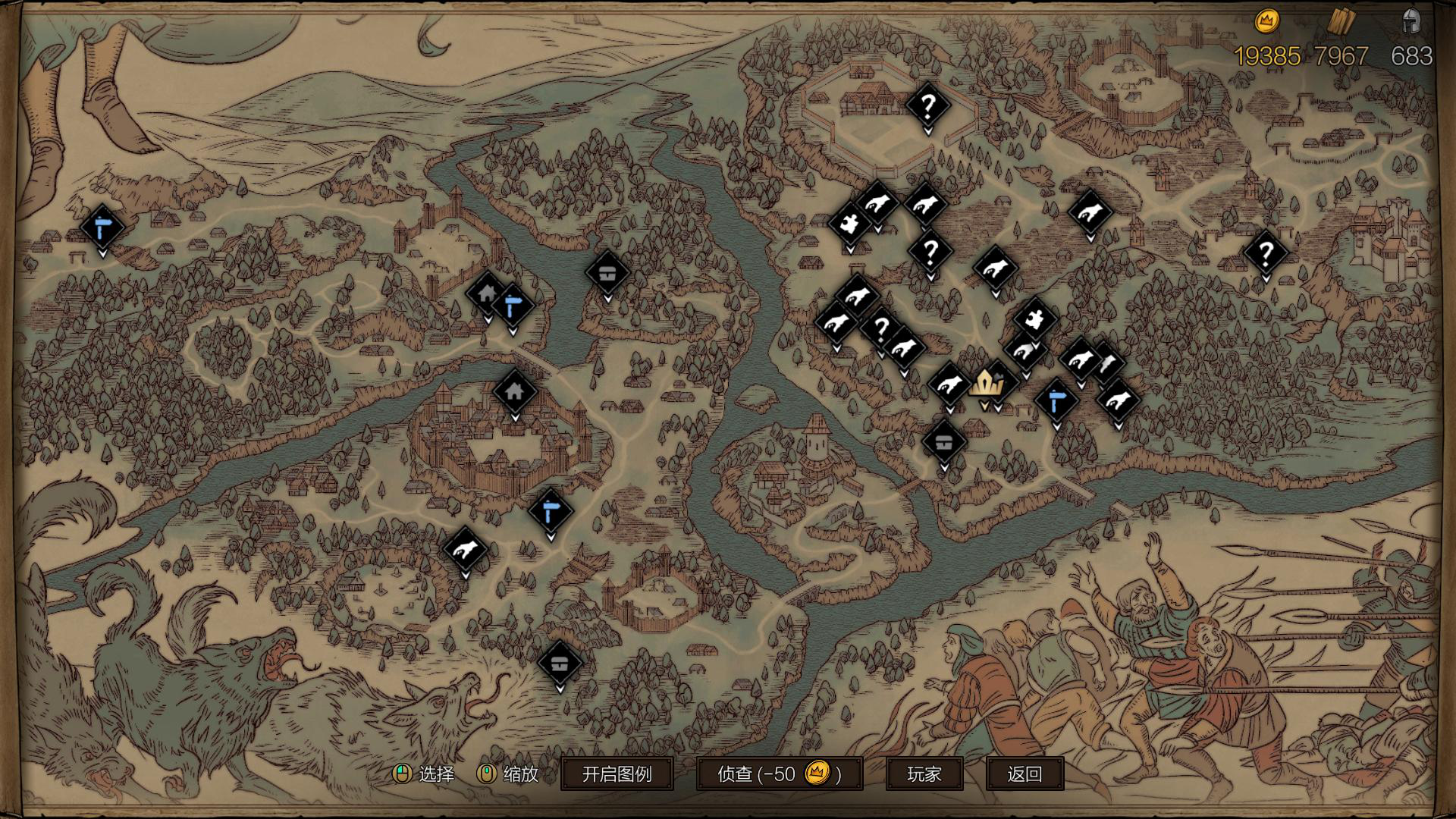Select the chest marker below the crown marker
Screen dimensions: 1456x819
point(943,442)
